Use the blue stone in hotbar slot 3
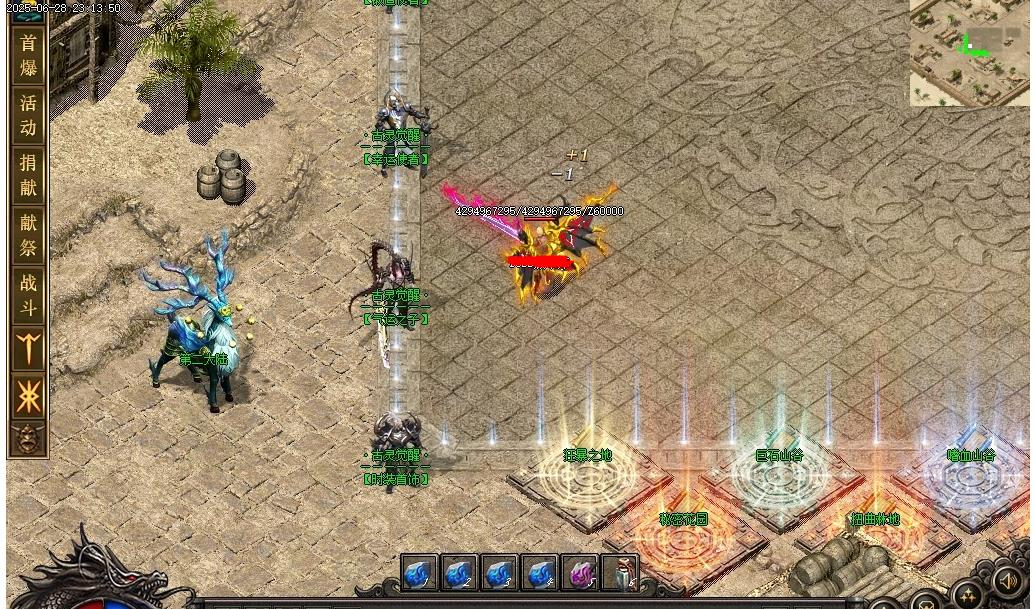 click(x=499, y=573)
